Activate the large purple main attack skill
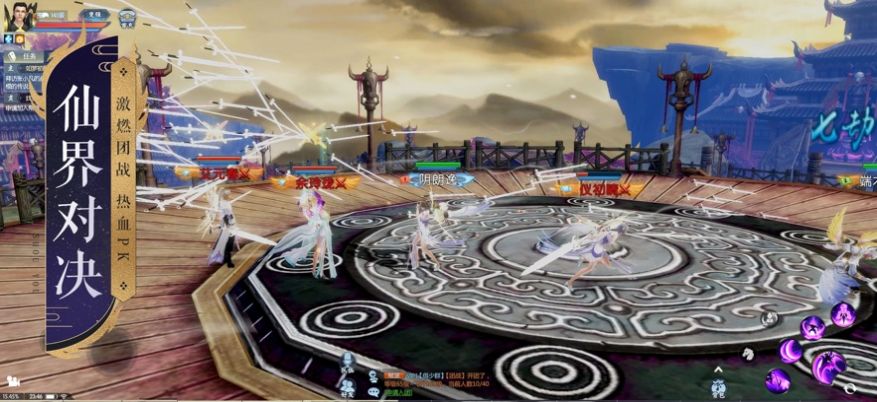The image size is (877, 402). pos(828,367)
